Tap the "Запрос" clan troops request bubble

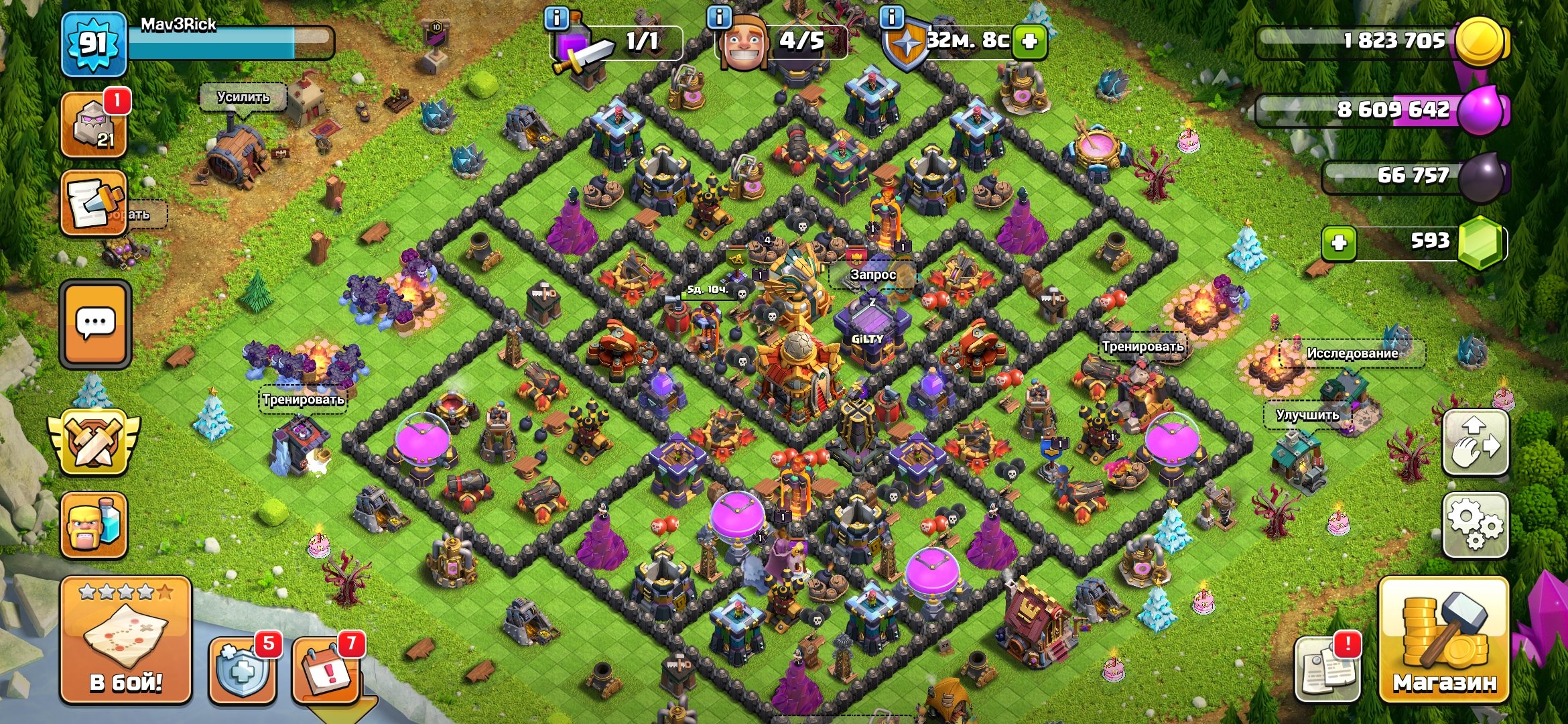click(x=872, y=275)
